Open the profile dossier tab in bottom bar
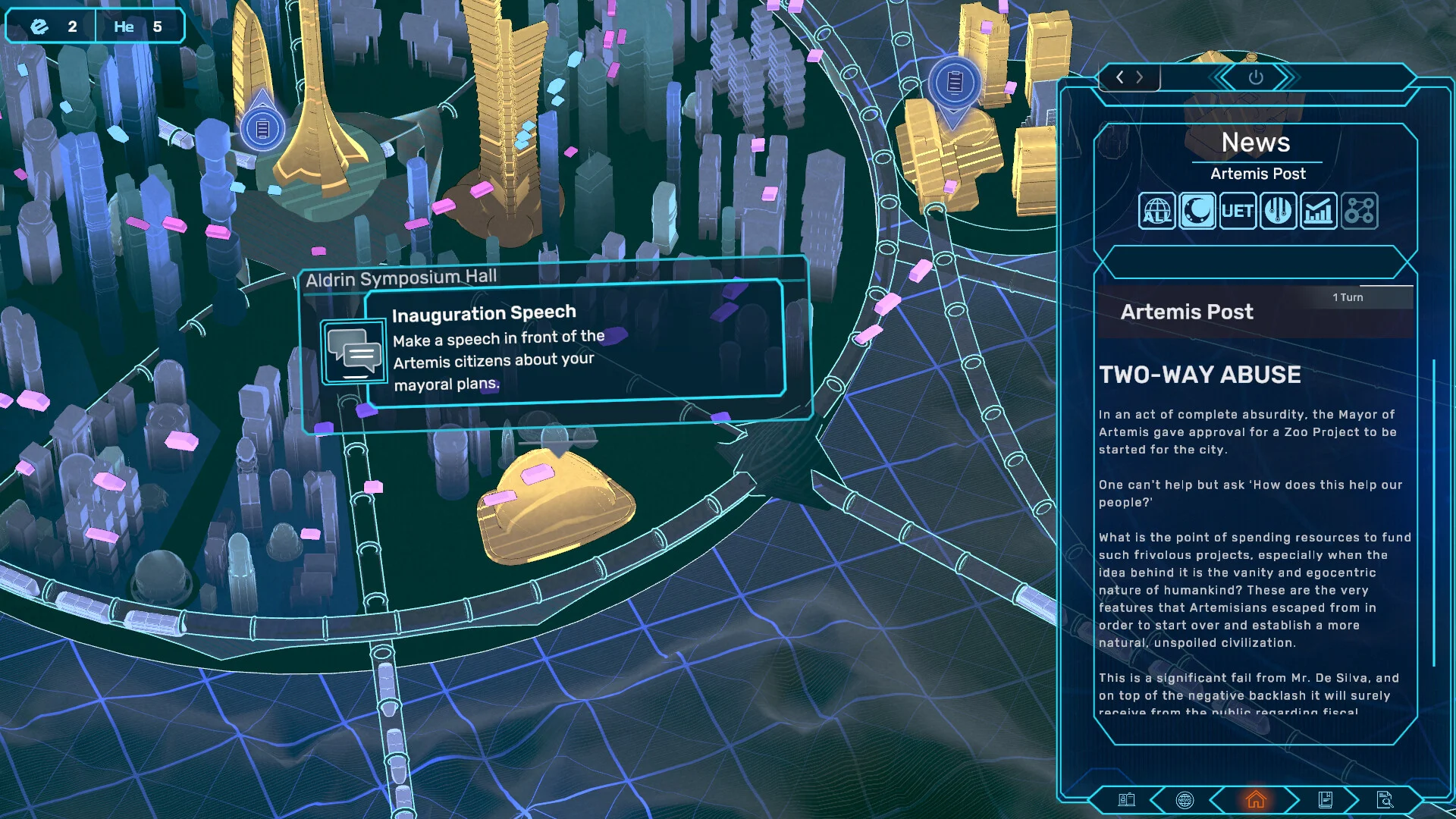 pyautogui.click(x=1127, y=799)
